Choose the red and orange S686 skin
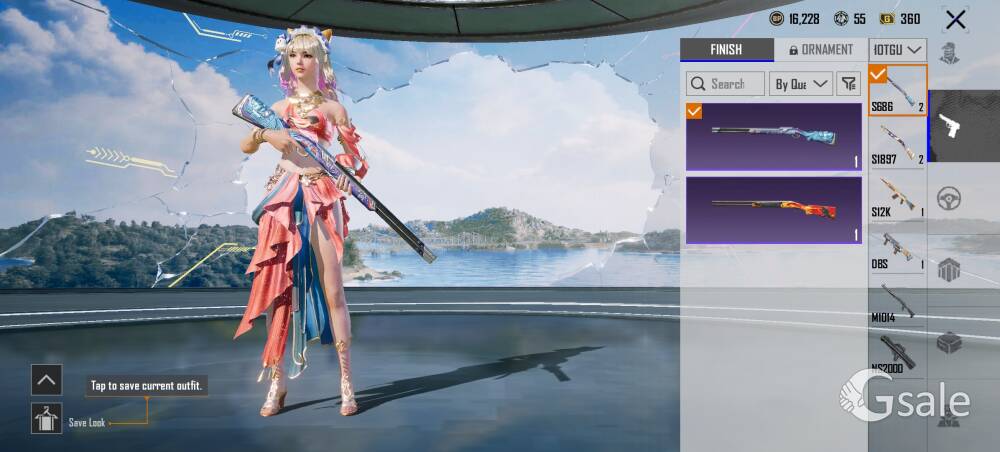The image size is (1000, 452). [x=773, y=211]
